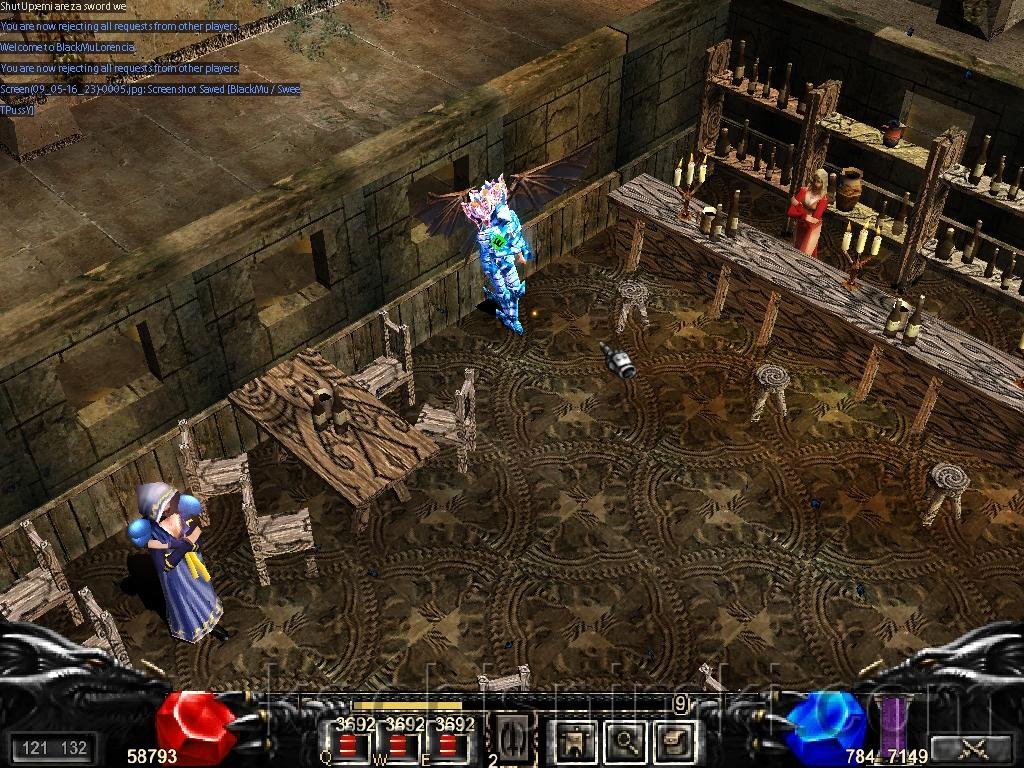Open the scroll icon button
This screenshot has width=1024, height=768.
[x=674, y=741]
